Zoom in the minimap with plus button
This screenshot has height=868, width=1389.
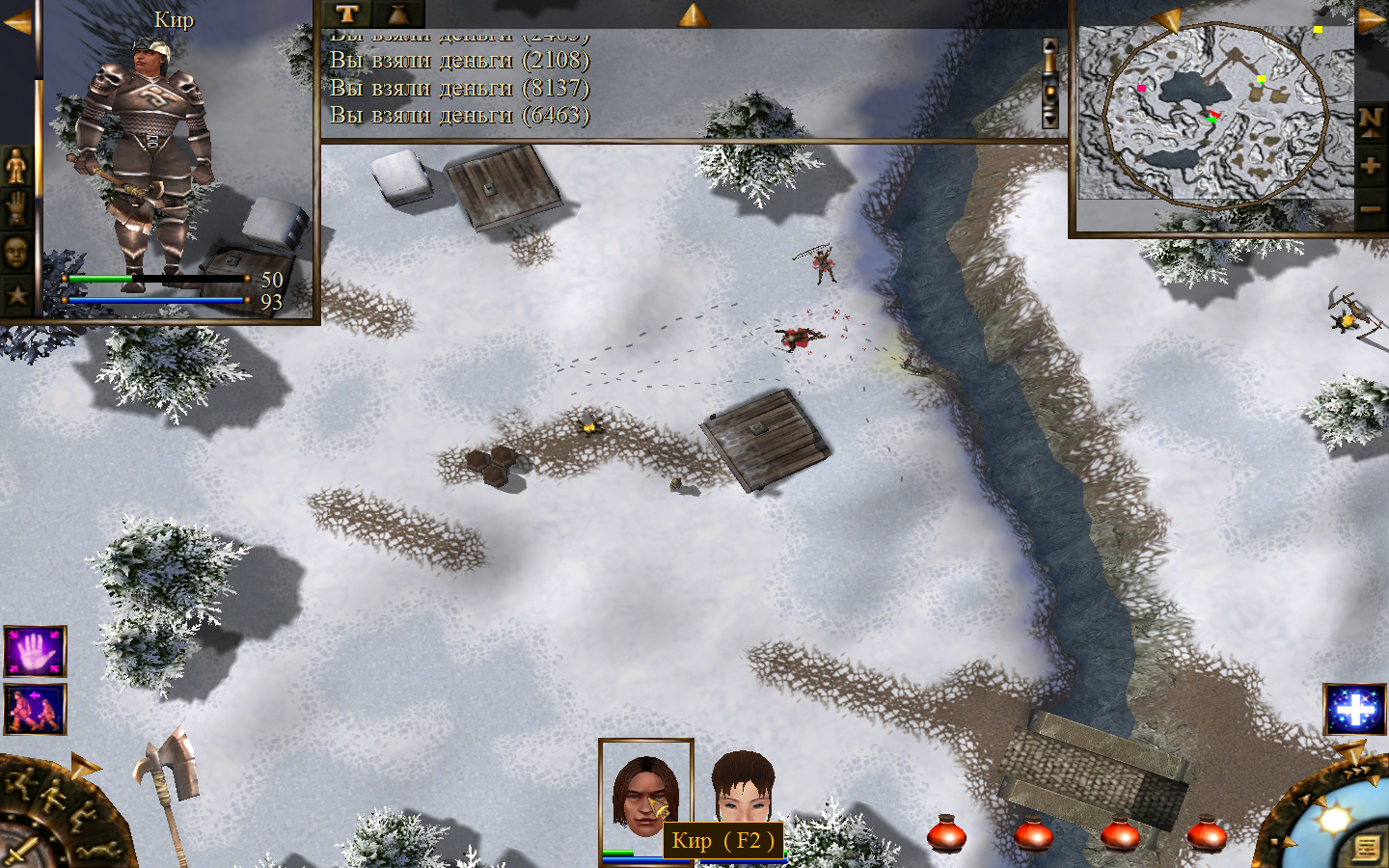tap(1371, 165)
